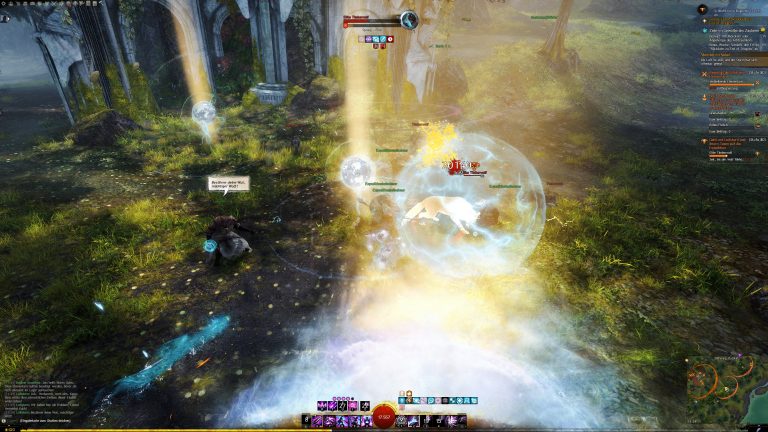Click the weapon swap slot labeled 8
Image resolution: width=768 pixels, height=432 pixels.
(x=306, y=421)
